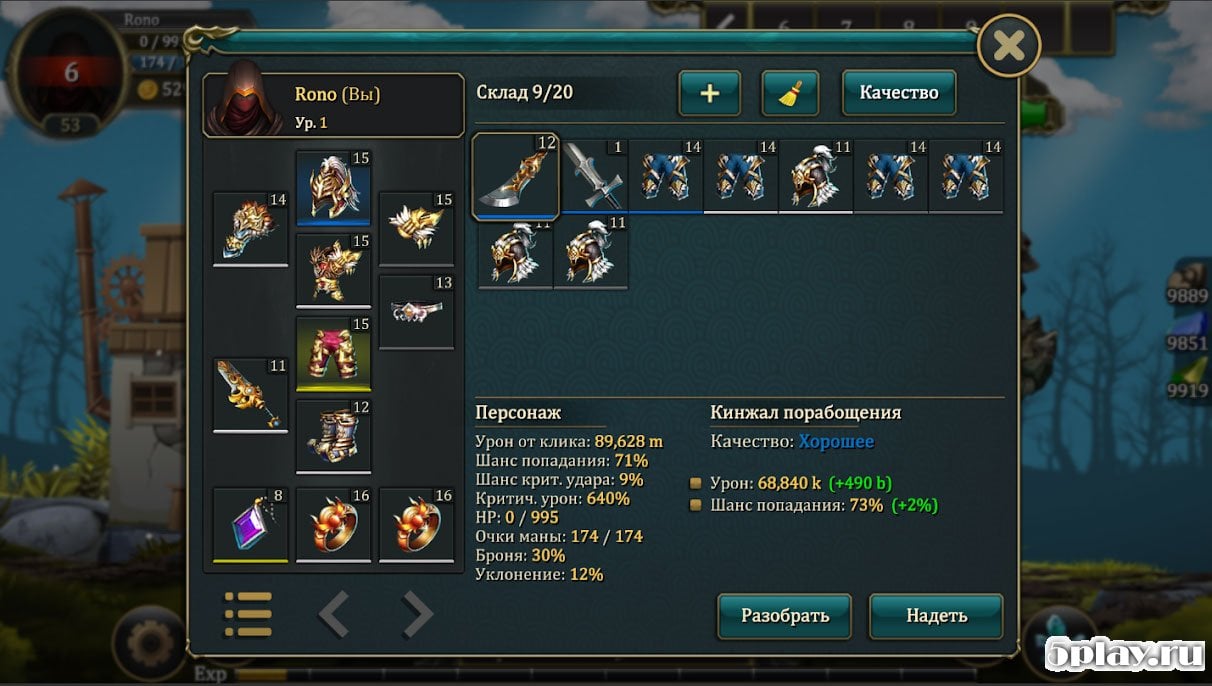Go to next character with right arrow
1212x686 pixels.
coord(417,614)
